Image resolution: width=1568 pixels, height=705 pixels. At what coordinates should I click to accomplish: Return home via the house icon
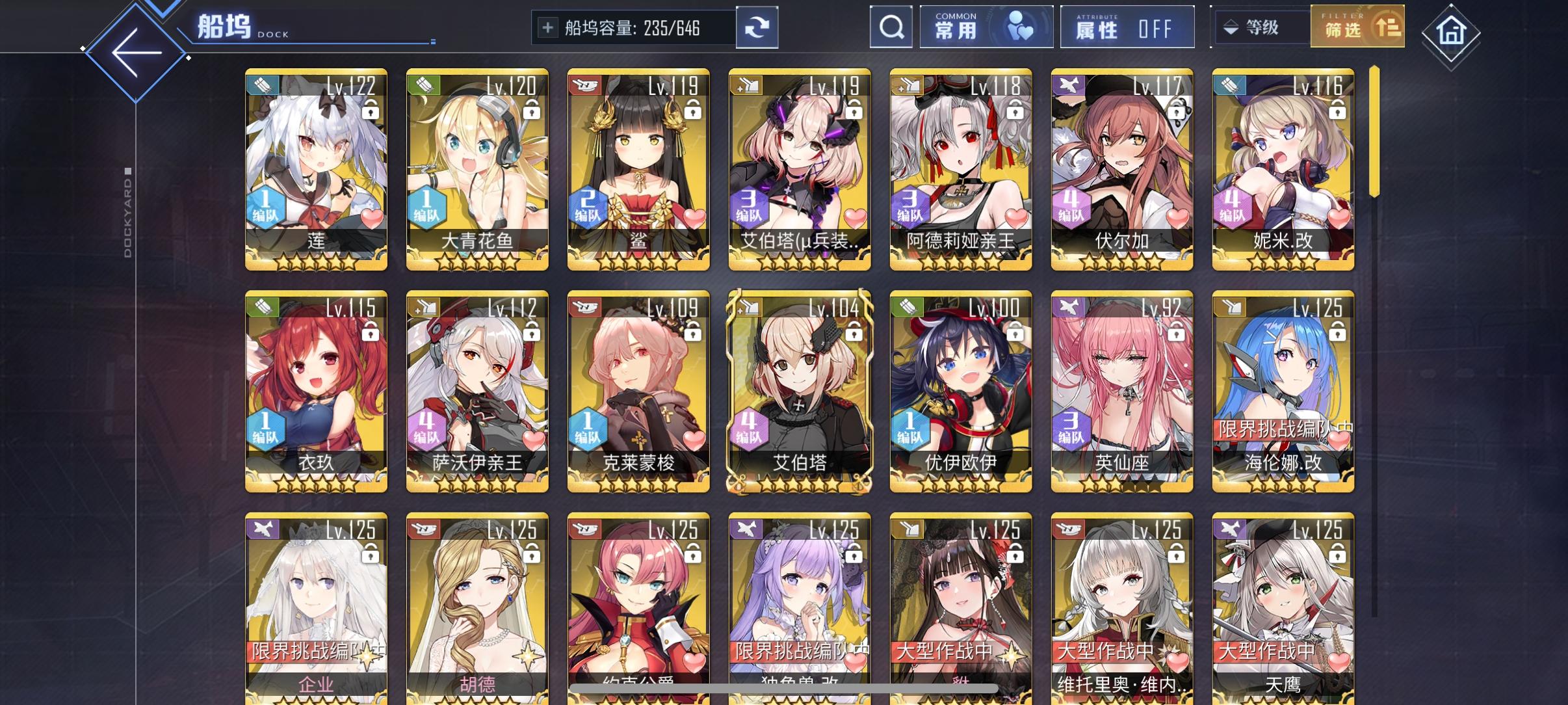click(1453, 31)
